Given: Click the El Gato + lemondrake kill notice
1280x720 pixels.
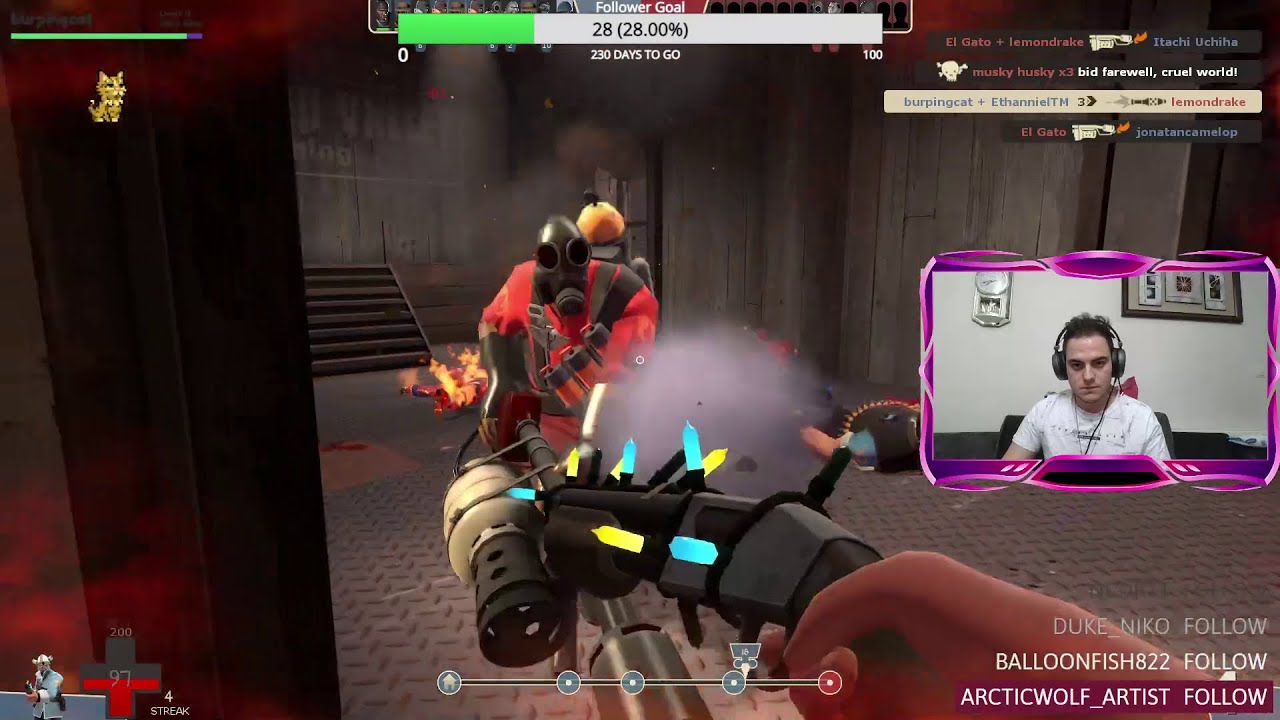Looking at the screenshot, I should click(x=1093, y=42).
